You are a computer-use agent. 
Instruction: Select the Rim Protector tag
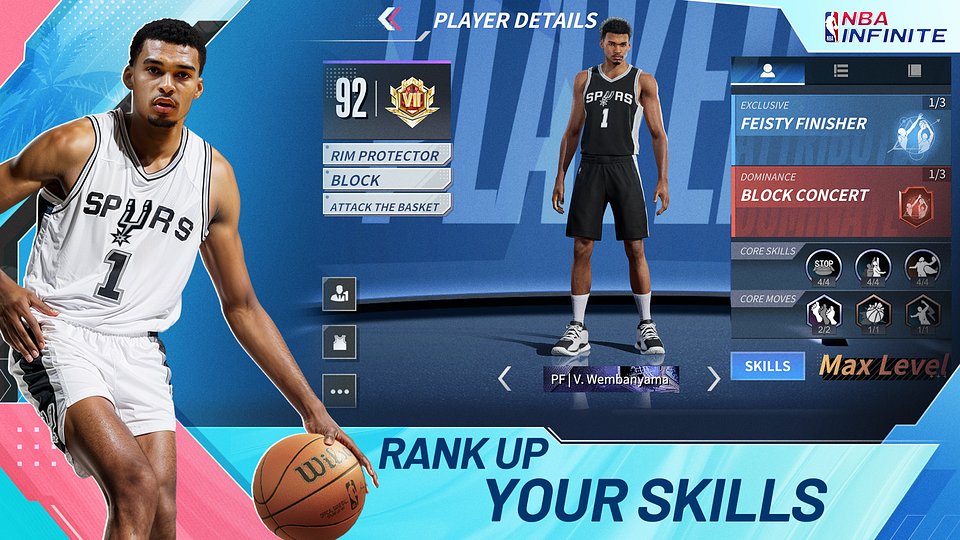(x=386, y=155)
